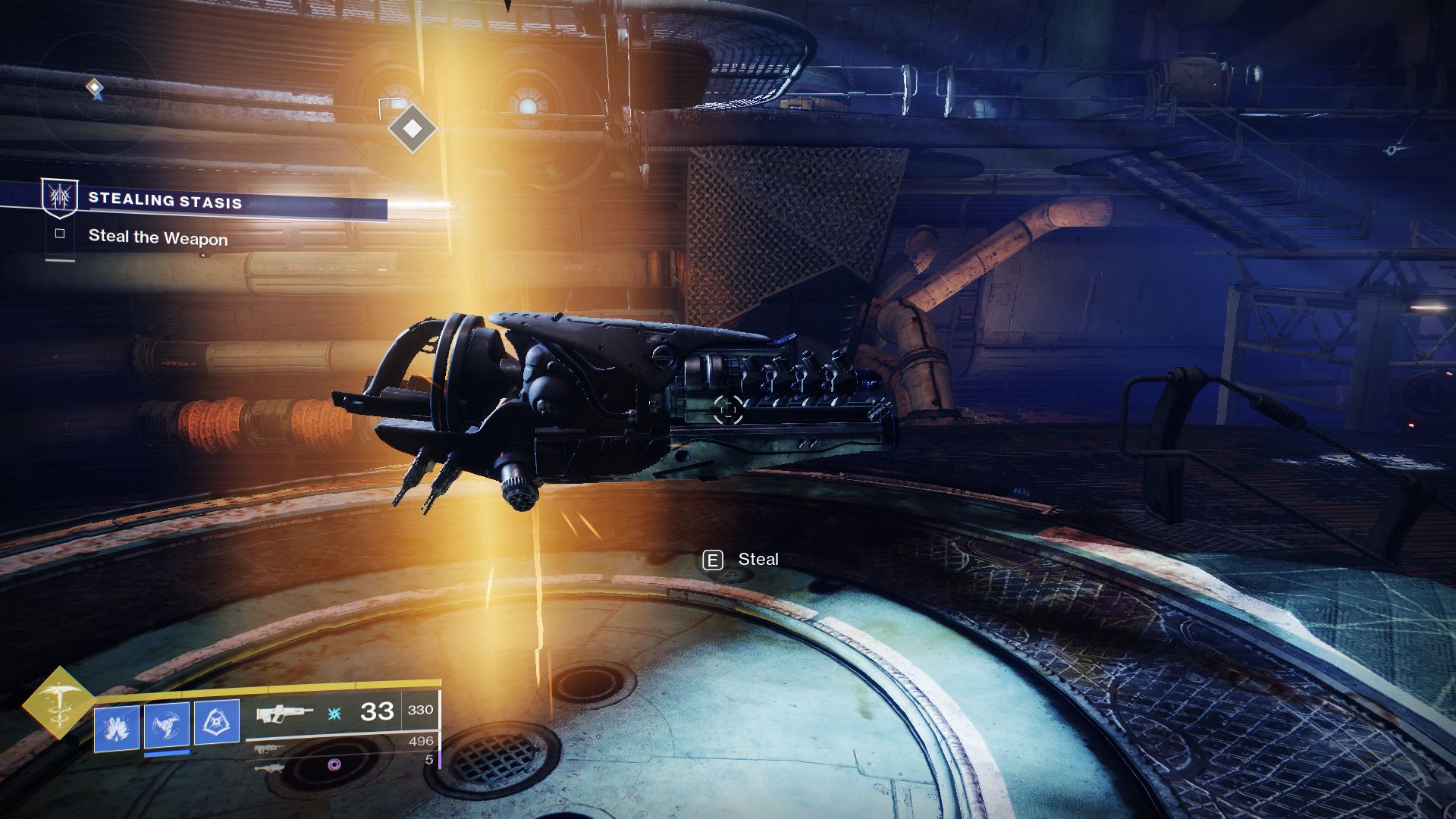Check the Steal the Weapon objective checkbox
Screen dimensions: 1456x819
click(60, 234)
